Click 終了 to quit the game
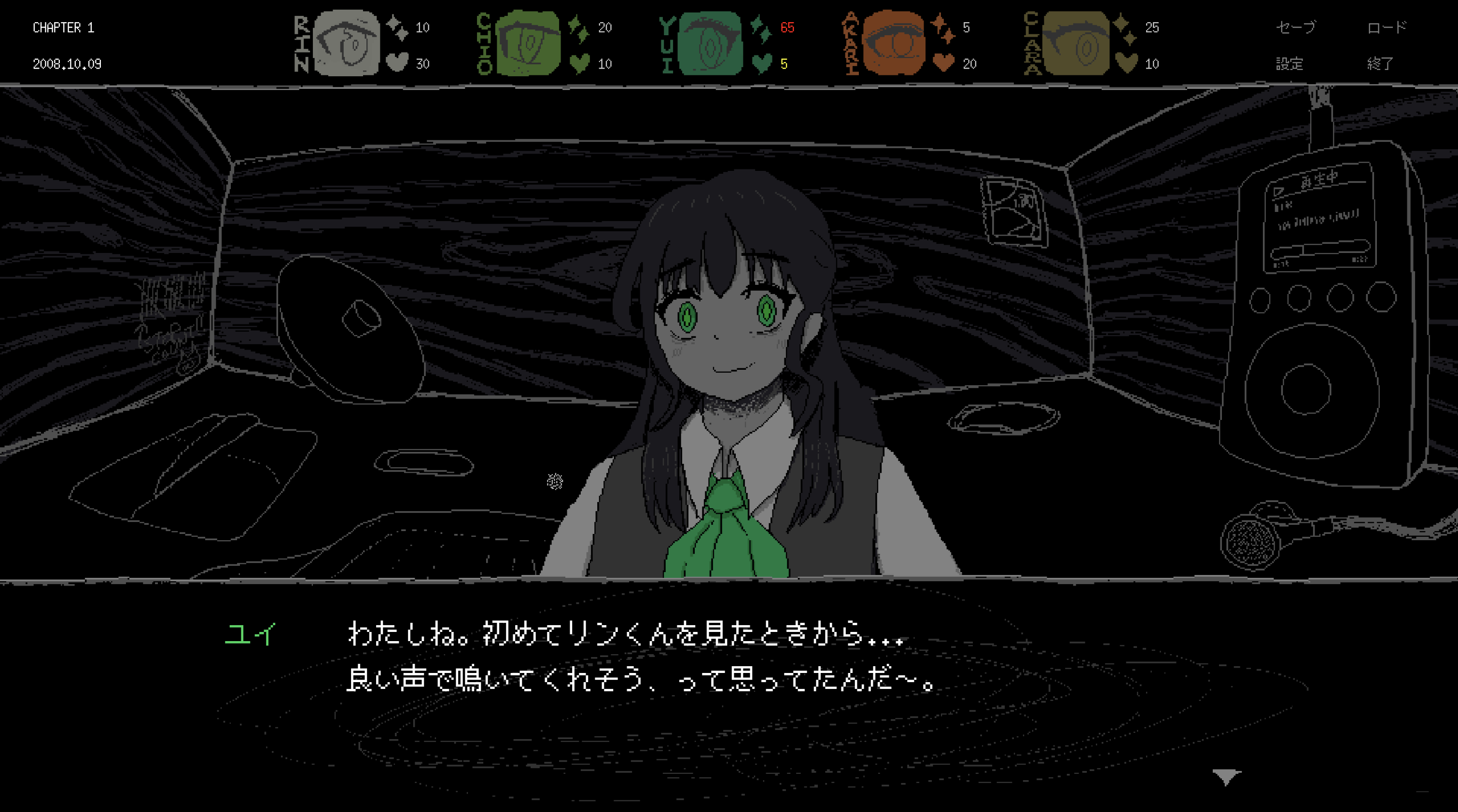The height and width of the screenshot is (812, 1458). pos(1380,63)
